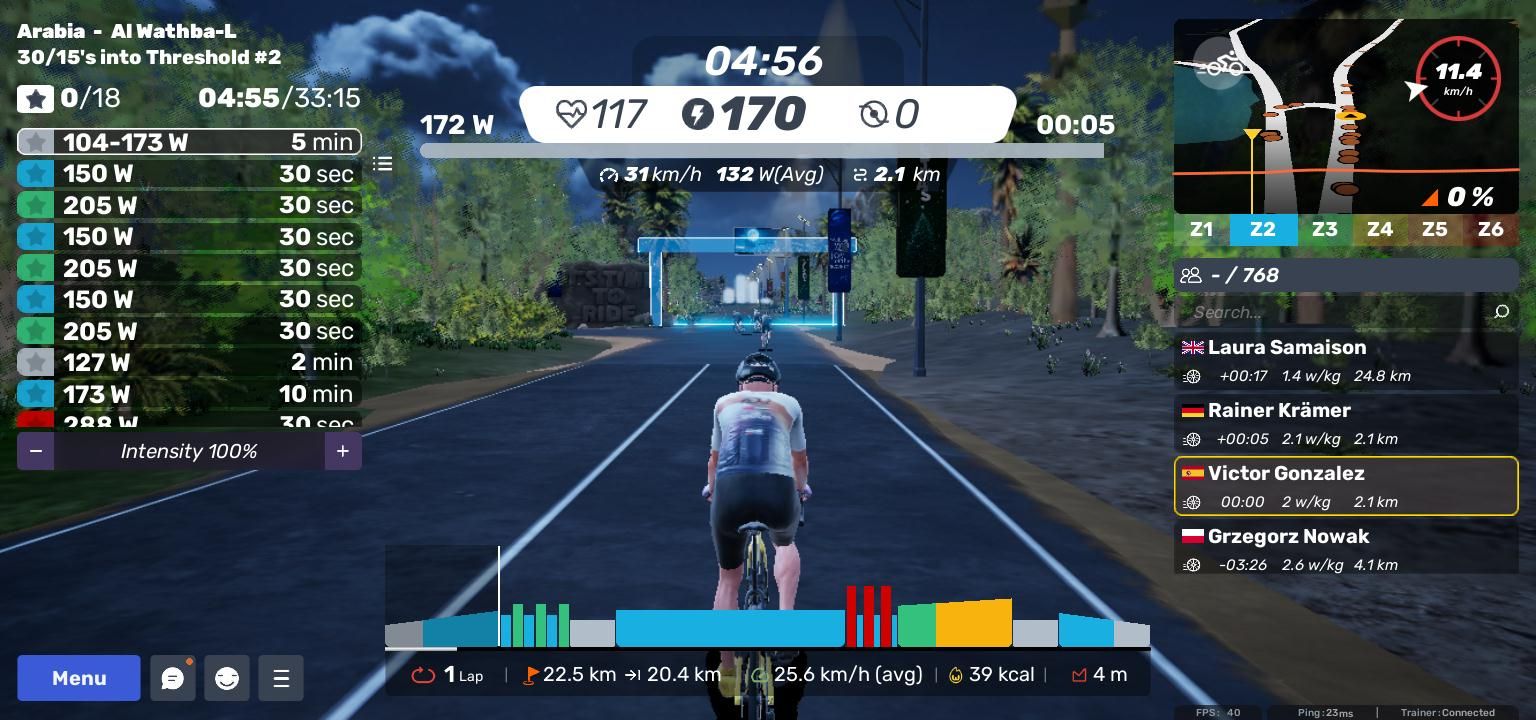Click the smiley emote icon
Image resolution: width=1536 pixels, height=720 pixels.
point(227,679)
